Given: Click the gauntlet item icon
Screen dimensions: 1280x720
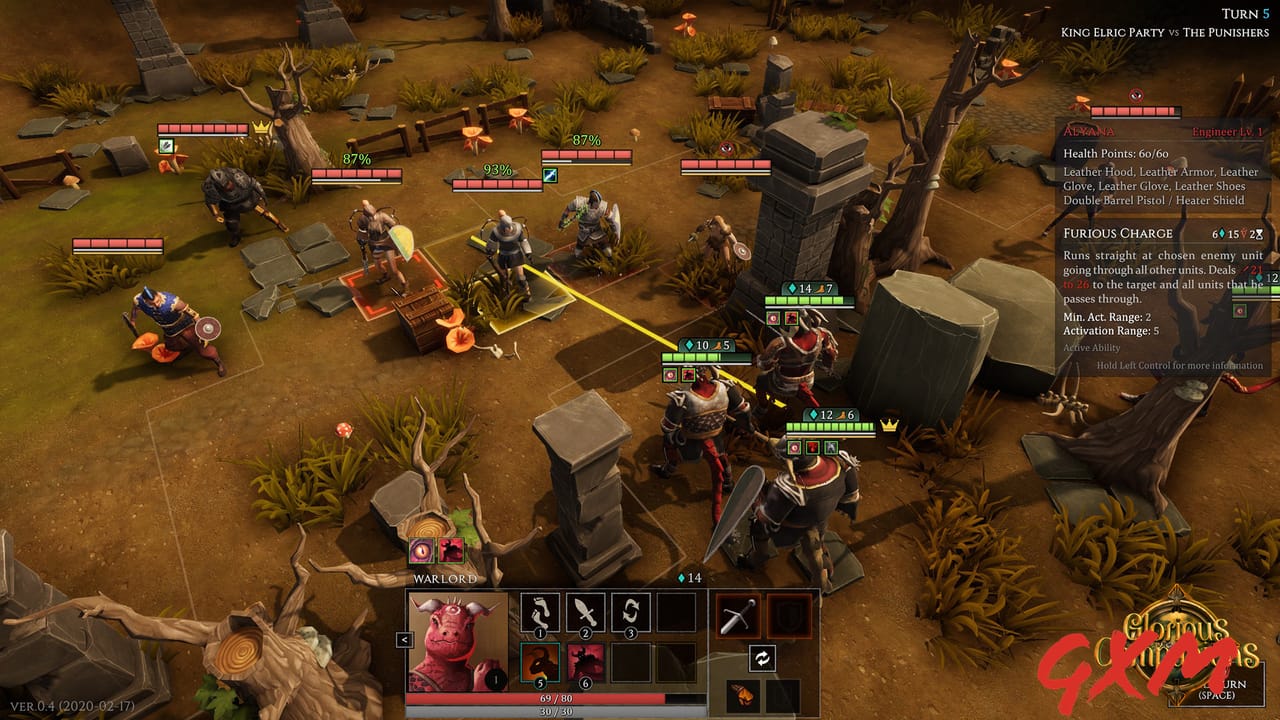Looking at the screenshot, I should click(741, 698).
